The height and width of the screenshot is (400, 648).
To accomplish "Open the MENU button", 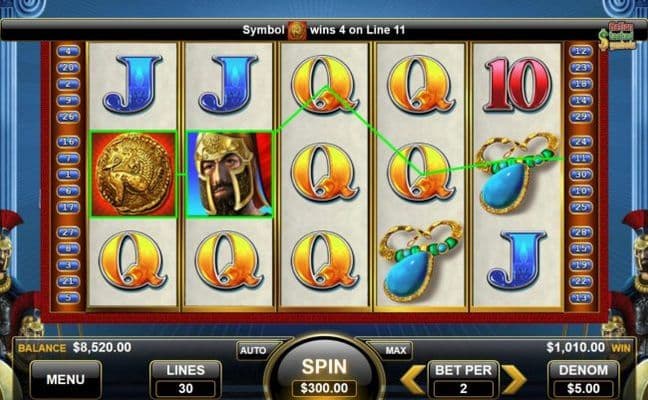I will pos(65,379).
